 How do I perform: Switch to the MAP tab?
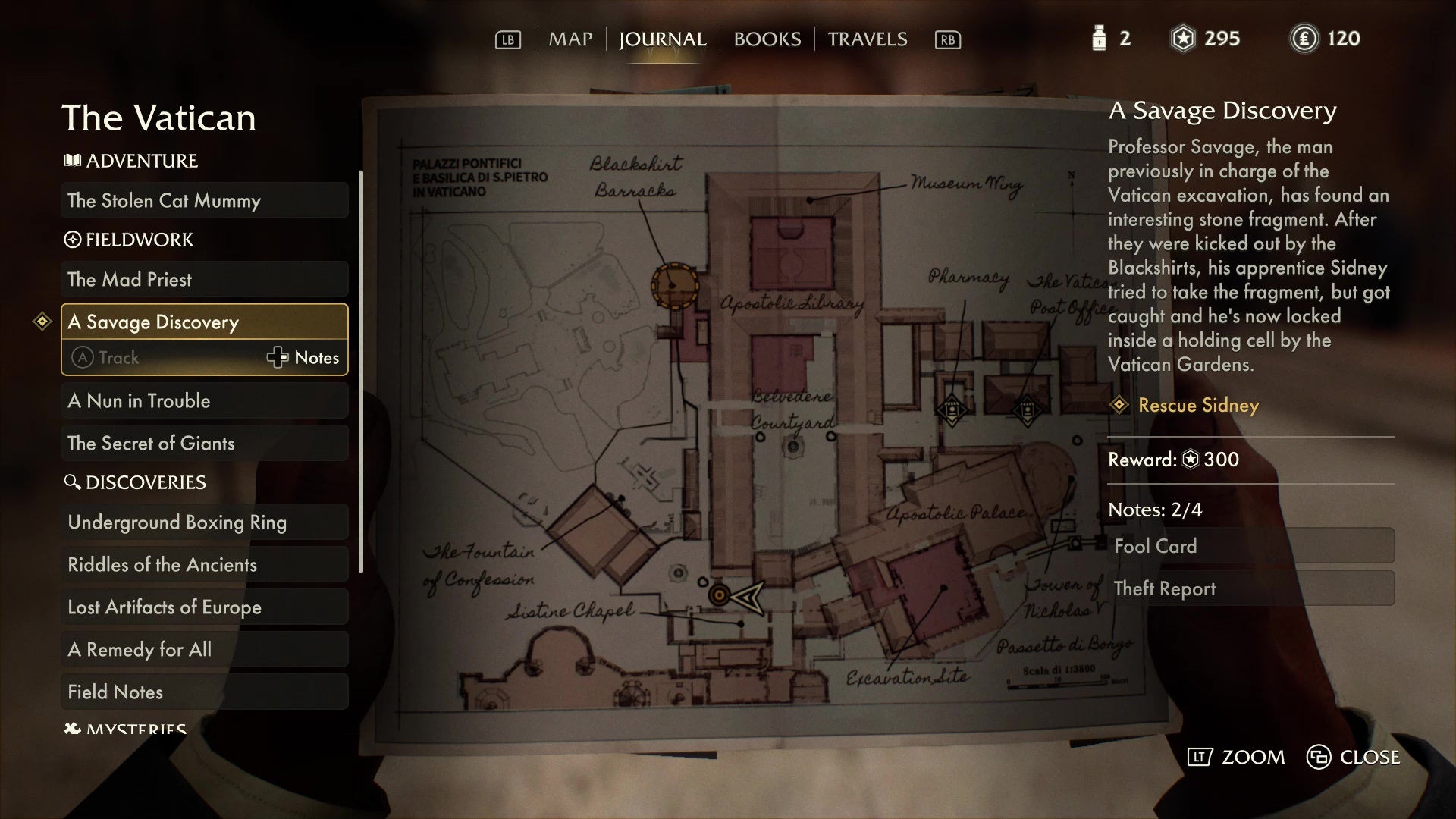click(570, 39)
